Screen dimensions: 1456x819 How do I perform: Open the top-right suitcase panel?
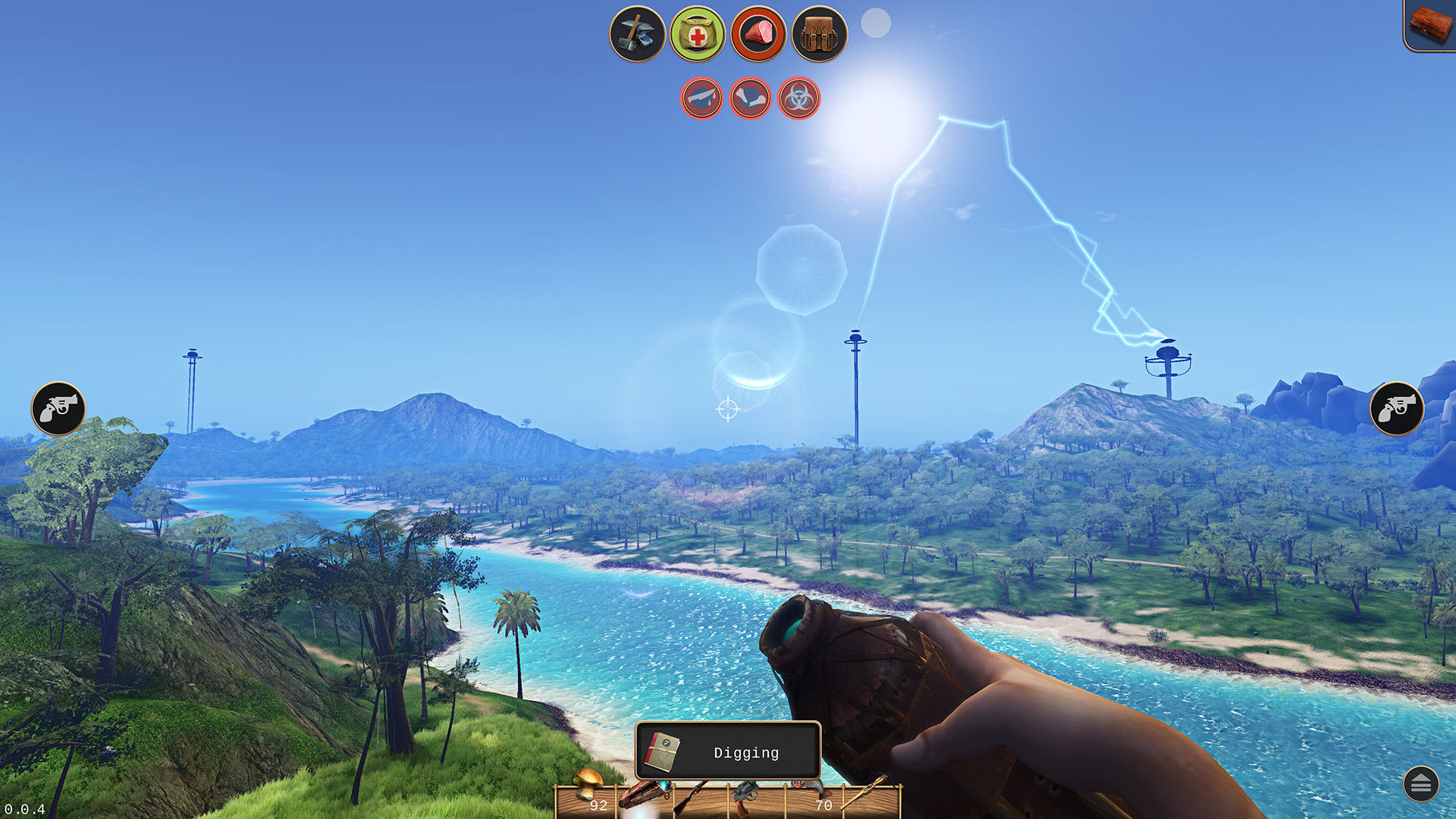[1429, 24]
